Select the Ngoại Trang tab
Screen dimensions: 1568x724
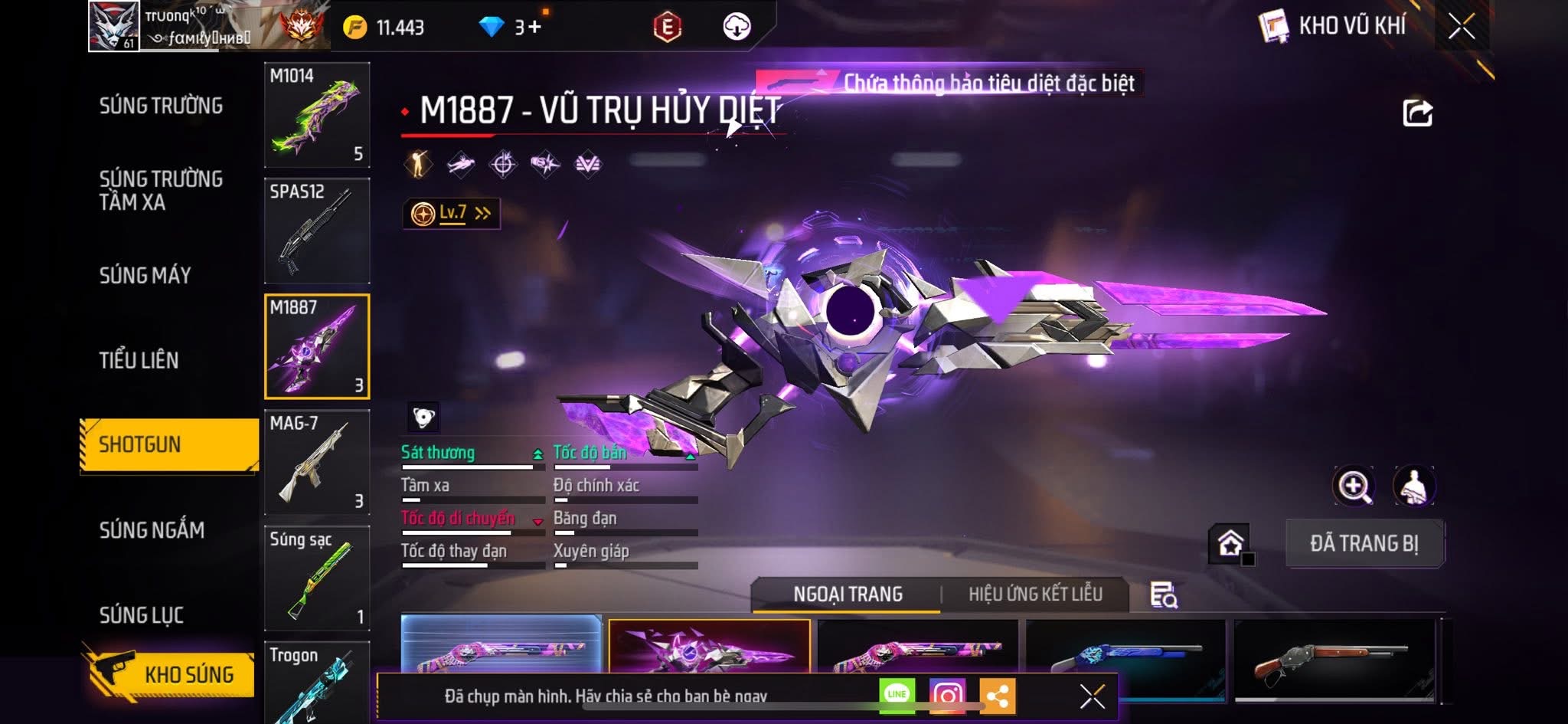click(848, 594)
